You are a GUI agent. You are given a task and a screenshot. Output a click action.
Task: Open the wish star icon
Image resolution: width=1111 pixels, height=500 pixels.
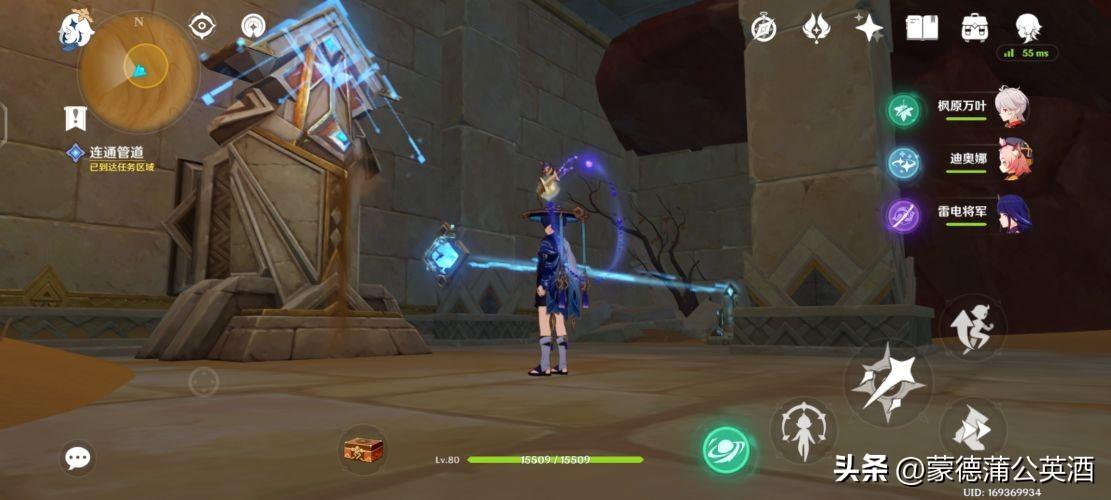tap(869, 28)
